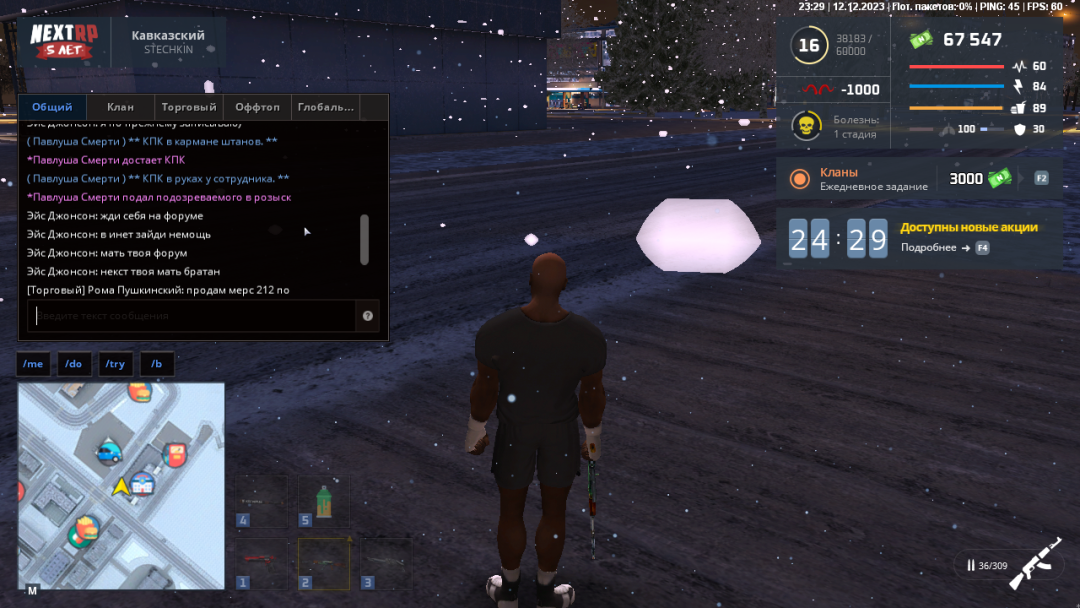Select the Торговый chat tab
Viewport: 1080px width, 608px height.
point(189,107)
